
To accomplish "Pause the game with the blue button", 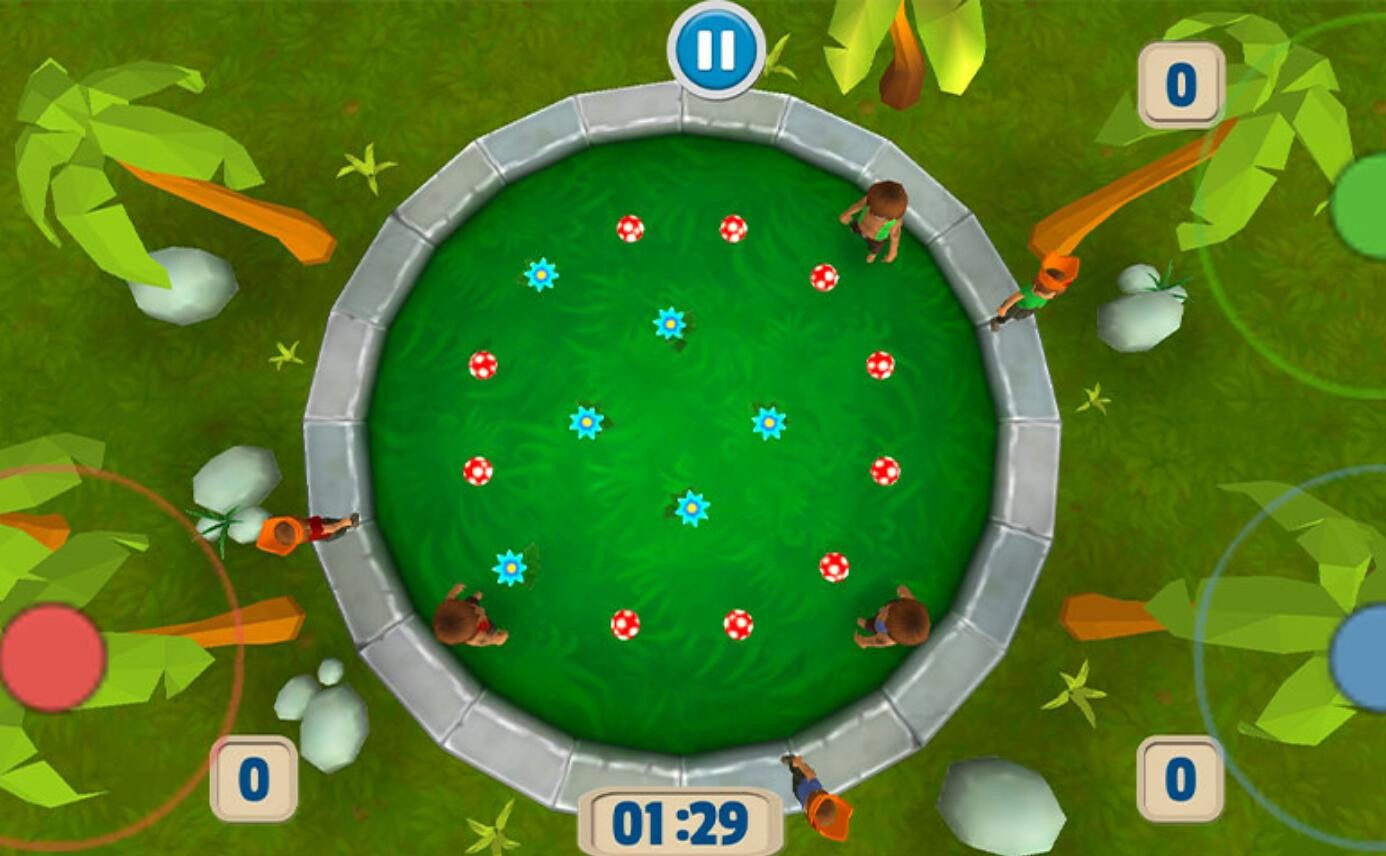I will pos(716,49).
